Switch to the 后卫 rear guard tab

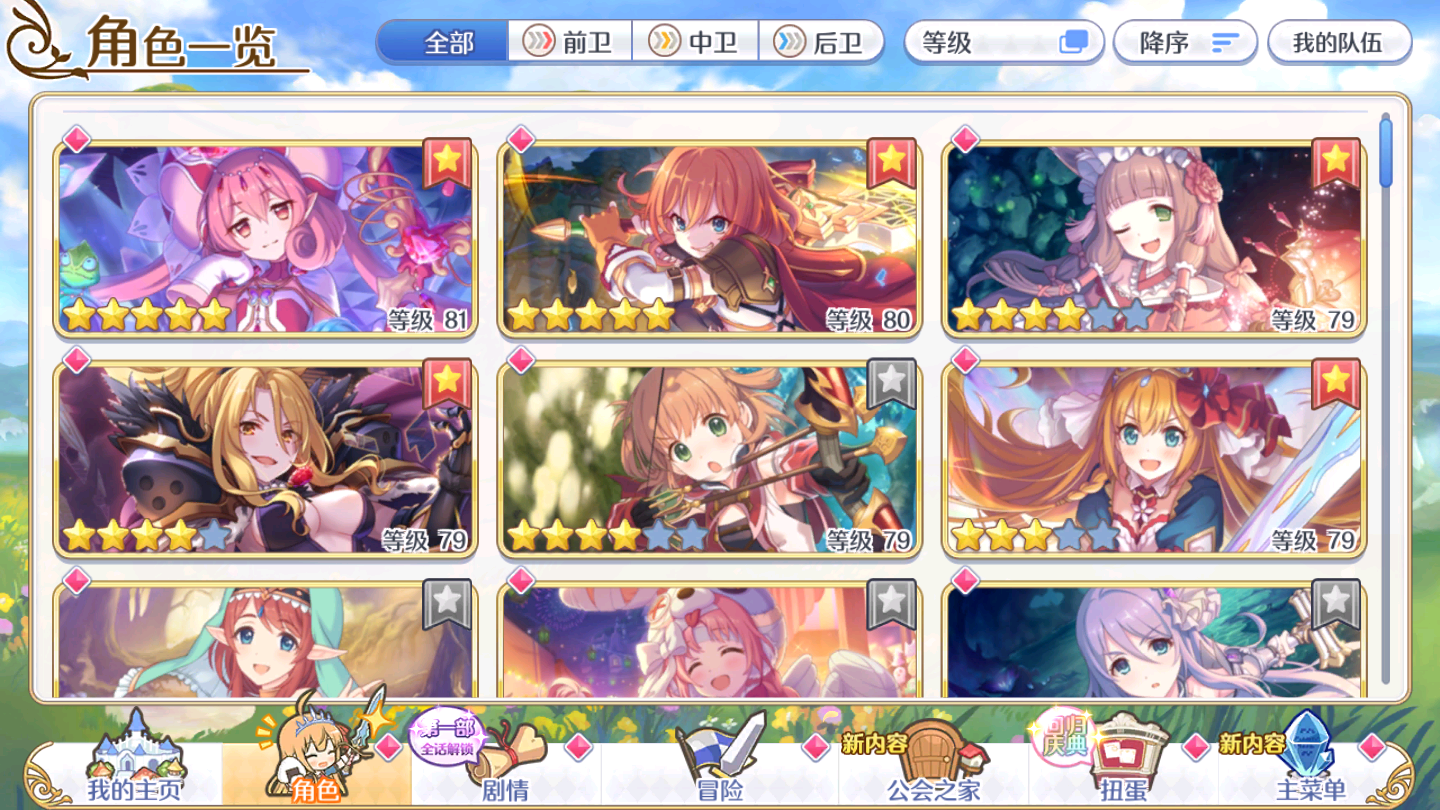coord(820,42)
